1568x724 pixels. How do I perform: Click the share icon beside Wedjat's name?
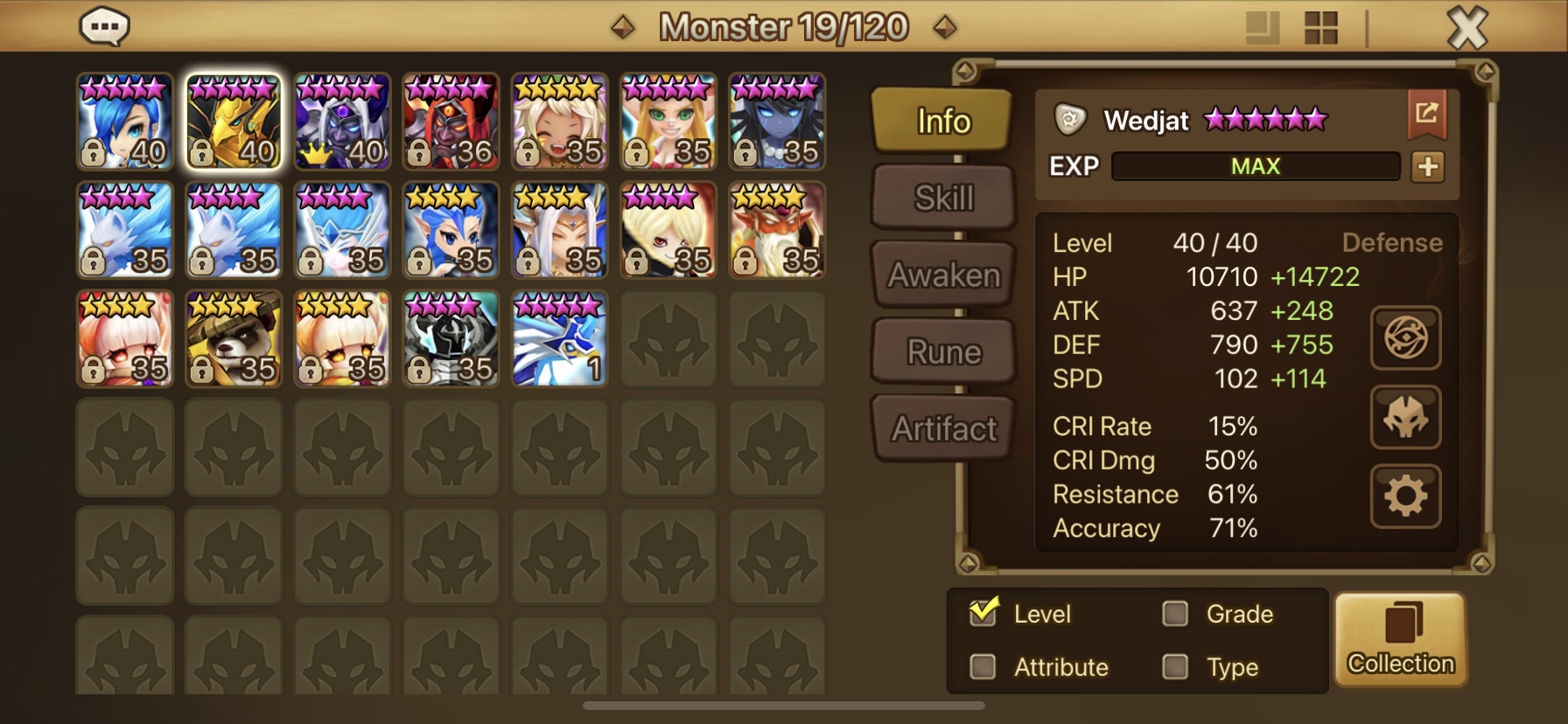[x=1428, y=113]
